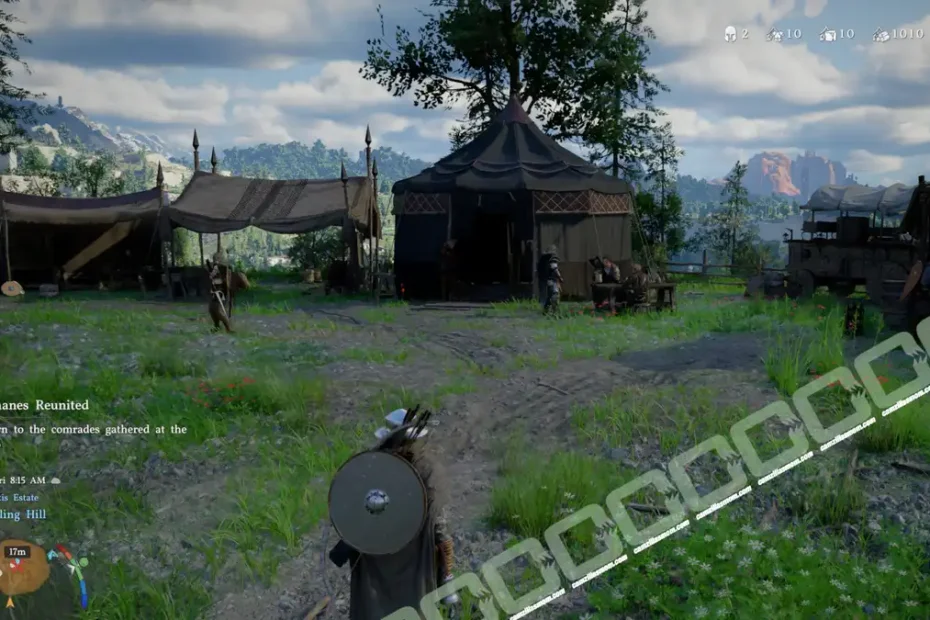This screenshot has width=930, height=620.
Task: Open the Reunited quest tracker title
Action: 44,405
